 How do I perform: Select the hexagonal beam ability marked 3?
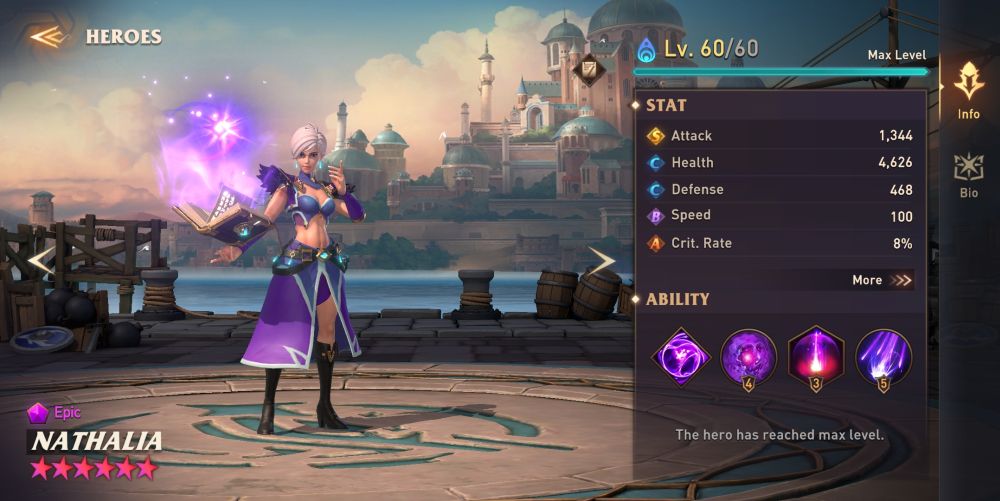tap(816, 357)
